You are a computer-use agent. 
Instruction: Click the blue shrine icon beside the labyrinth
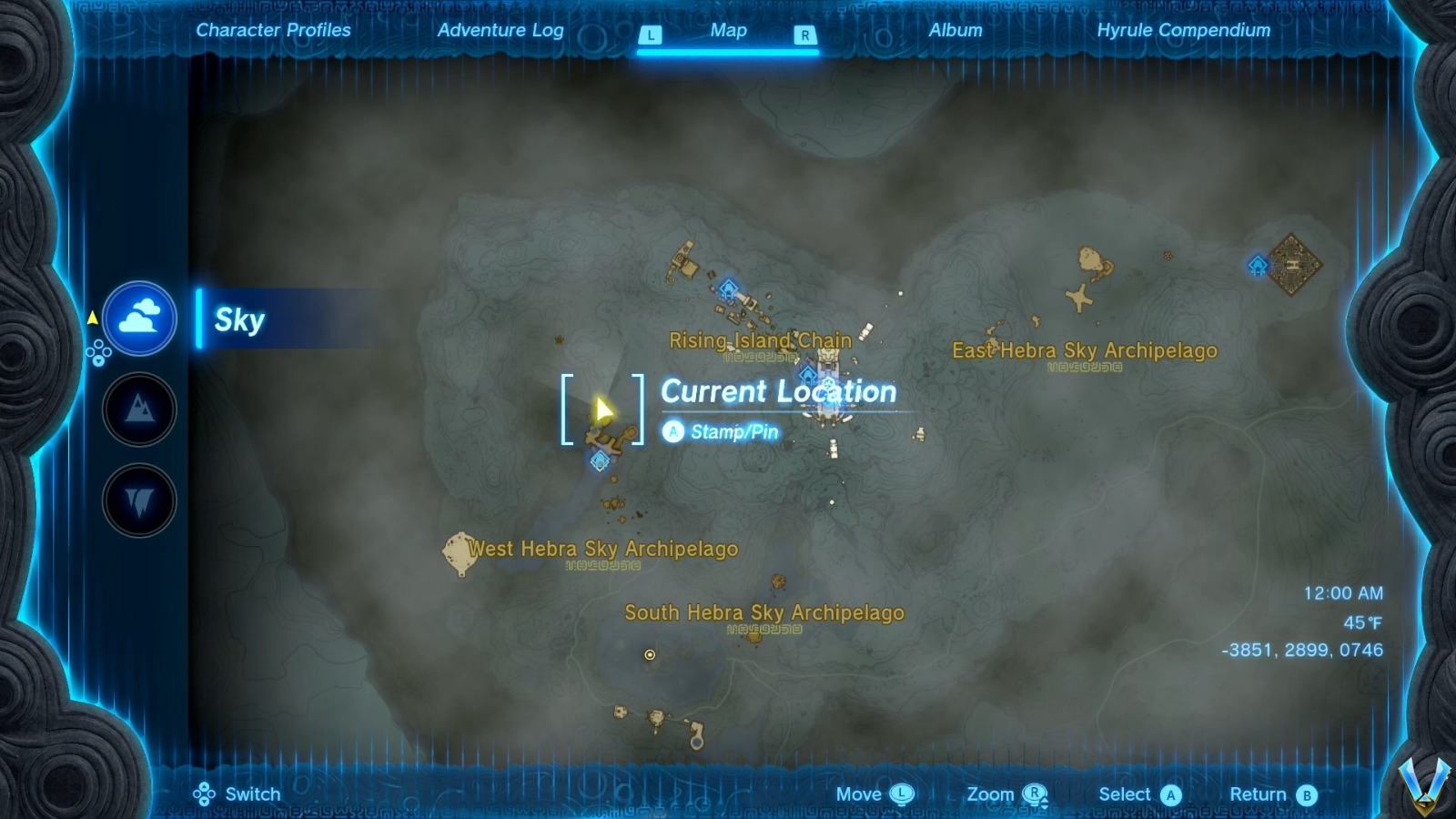1256,266
